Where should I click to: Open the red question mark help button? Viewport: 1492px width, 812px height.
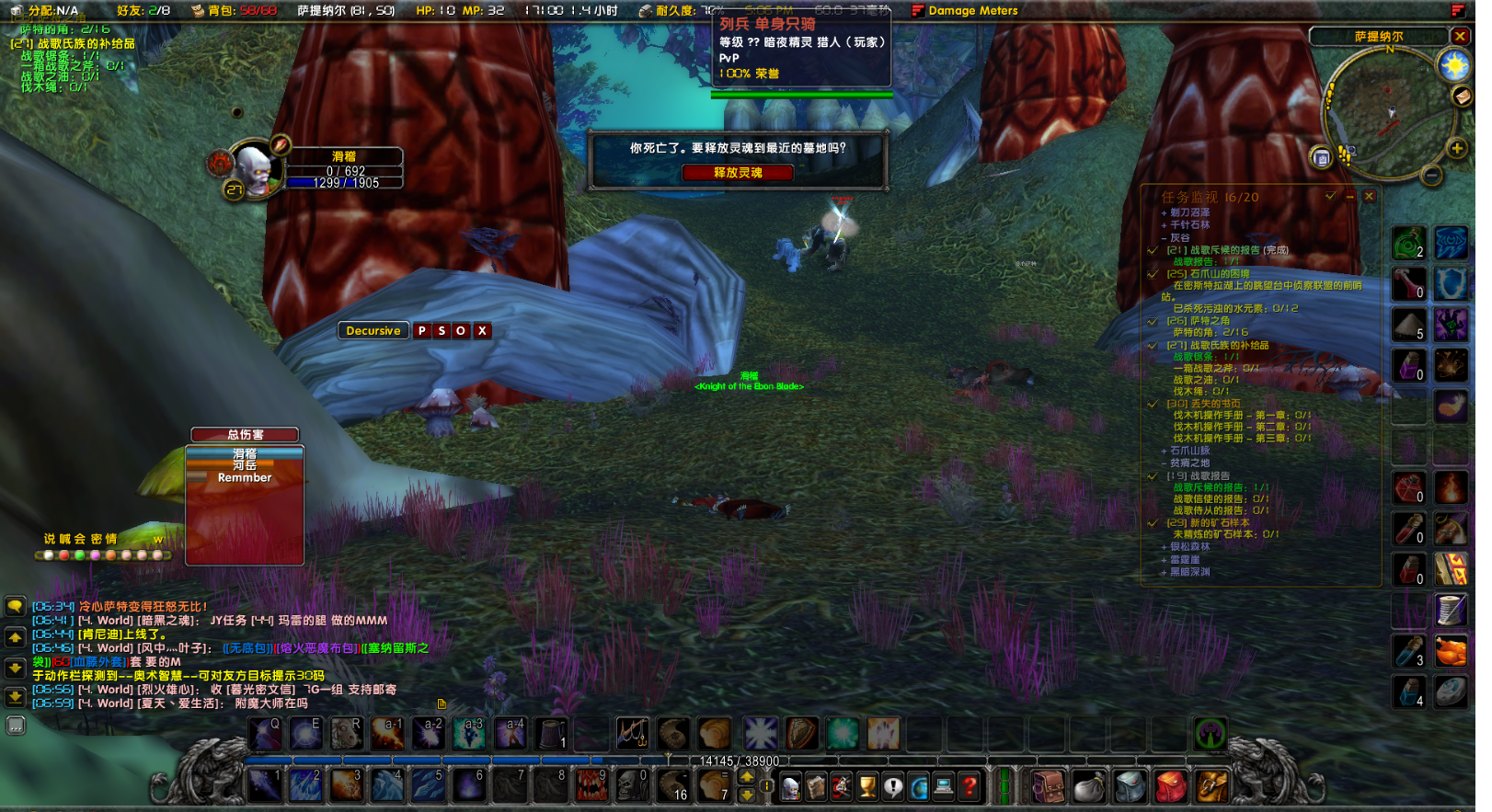969,787
